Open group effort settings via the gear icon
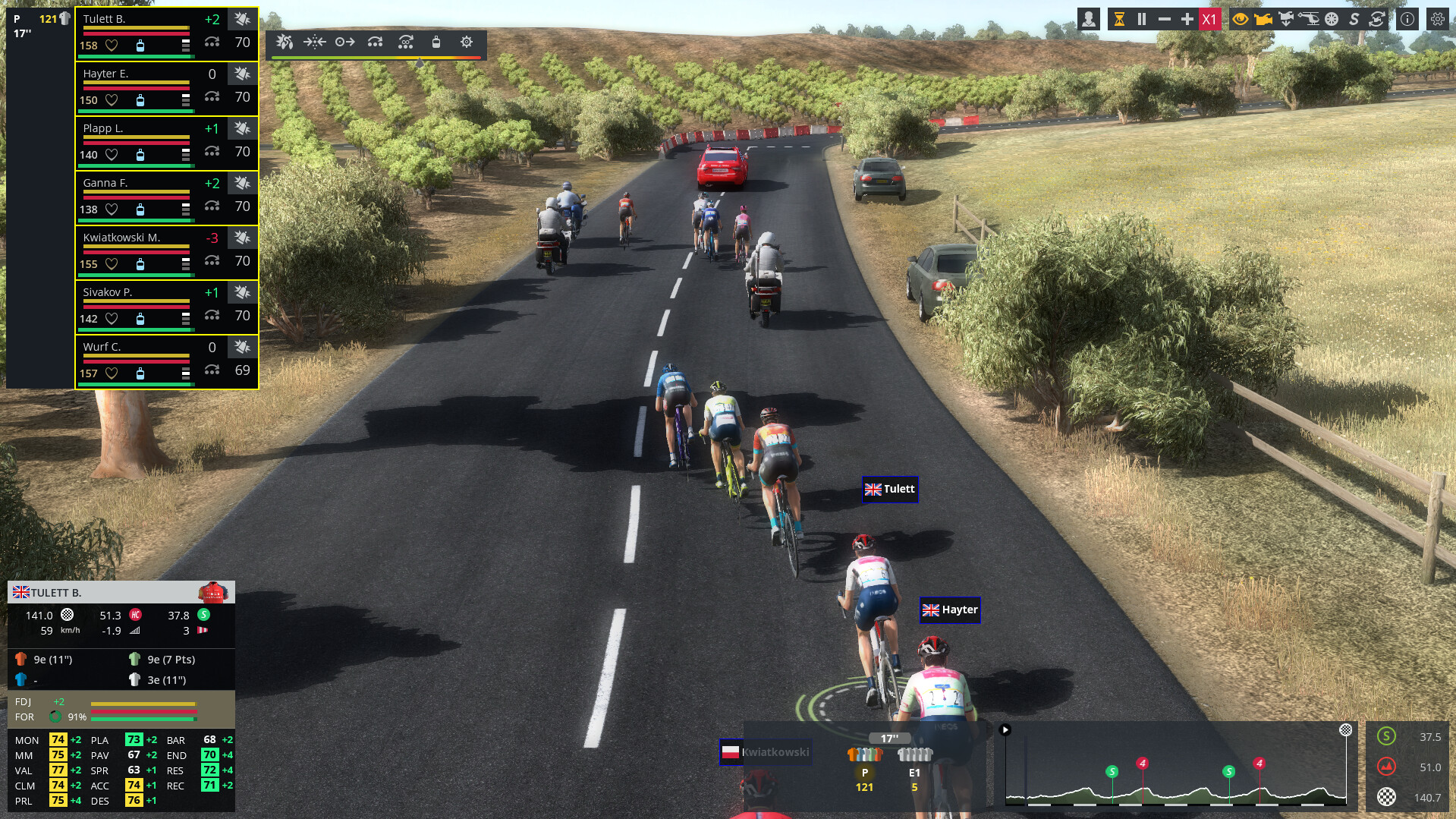 pos(467,43)
